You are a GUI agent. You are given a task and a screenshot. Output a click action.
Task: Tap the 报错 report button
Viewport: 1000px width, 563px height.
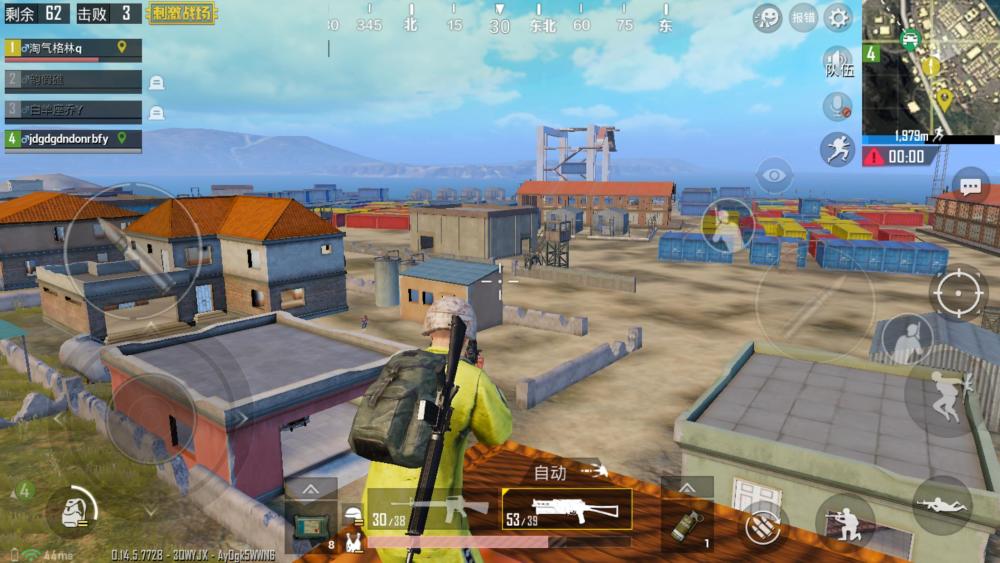(803, 17)
